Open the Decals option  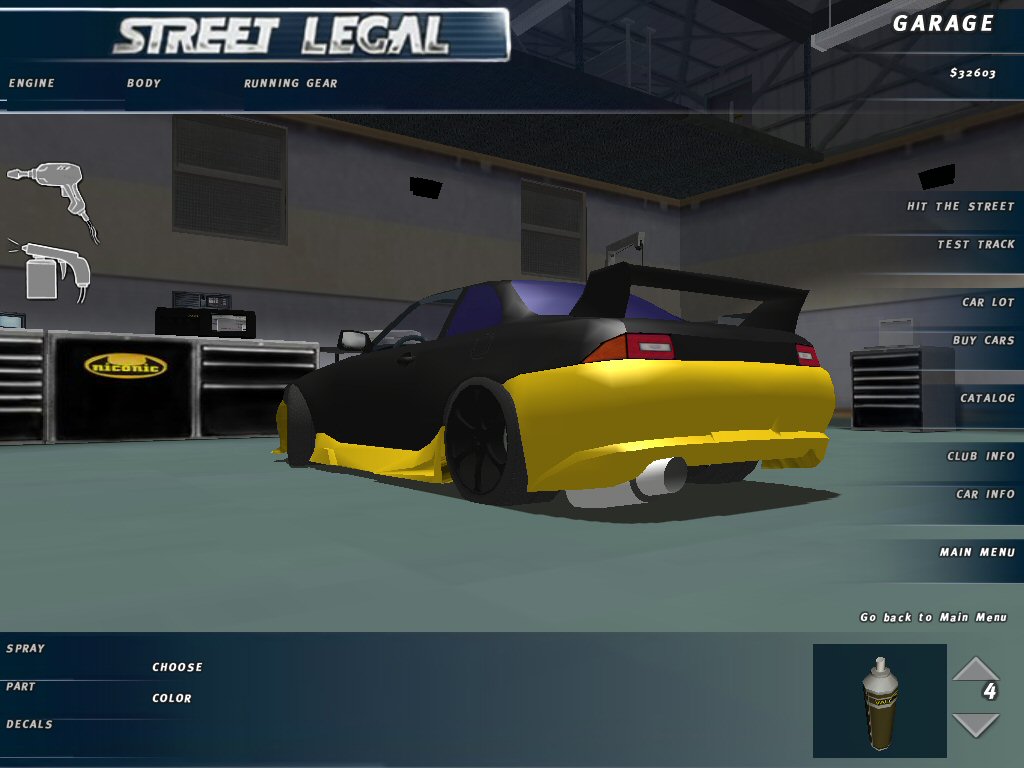click(x=29, y=724)
